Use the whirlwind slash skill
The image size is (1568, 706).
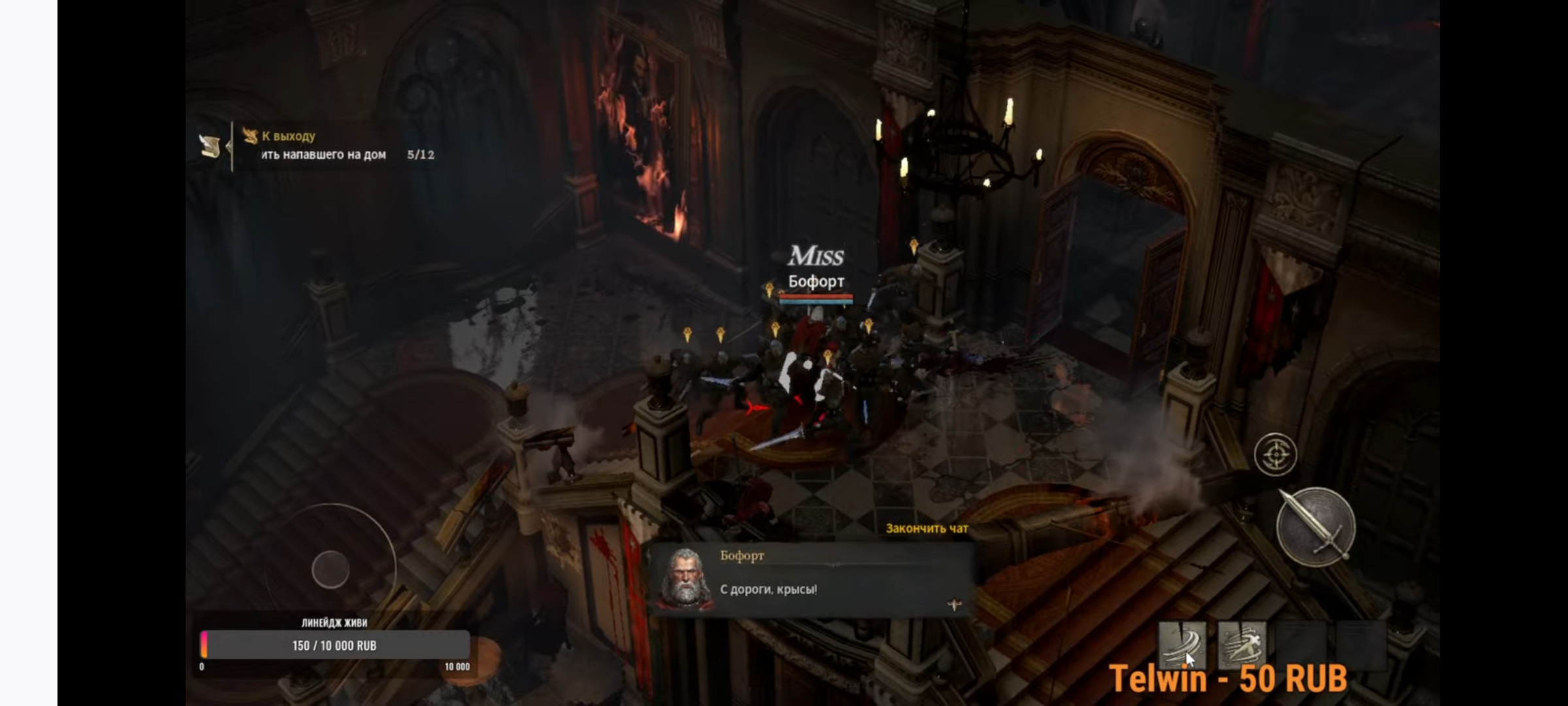(1182, 645)
